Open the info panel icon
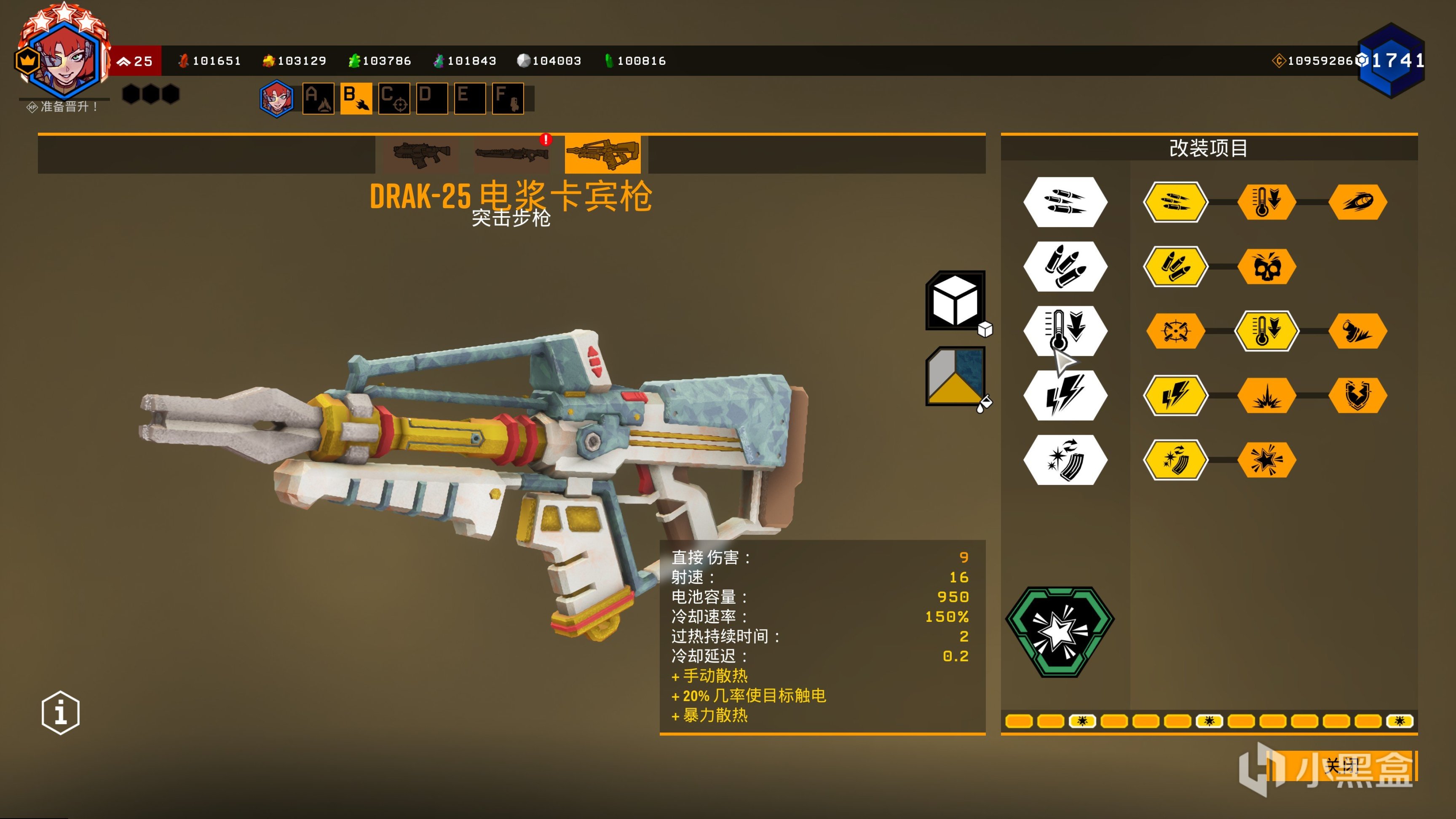 point(61,712)
